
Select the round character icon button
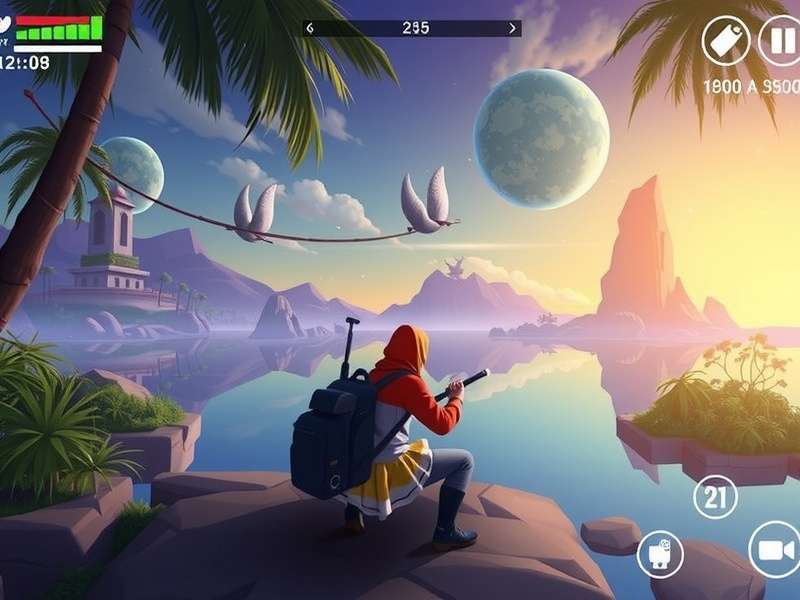coord(660,554)
